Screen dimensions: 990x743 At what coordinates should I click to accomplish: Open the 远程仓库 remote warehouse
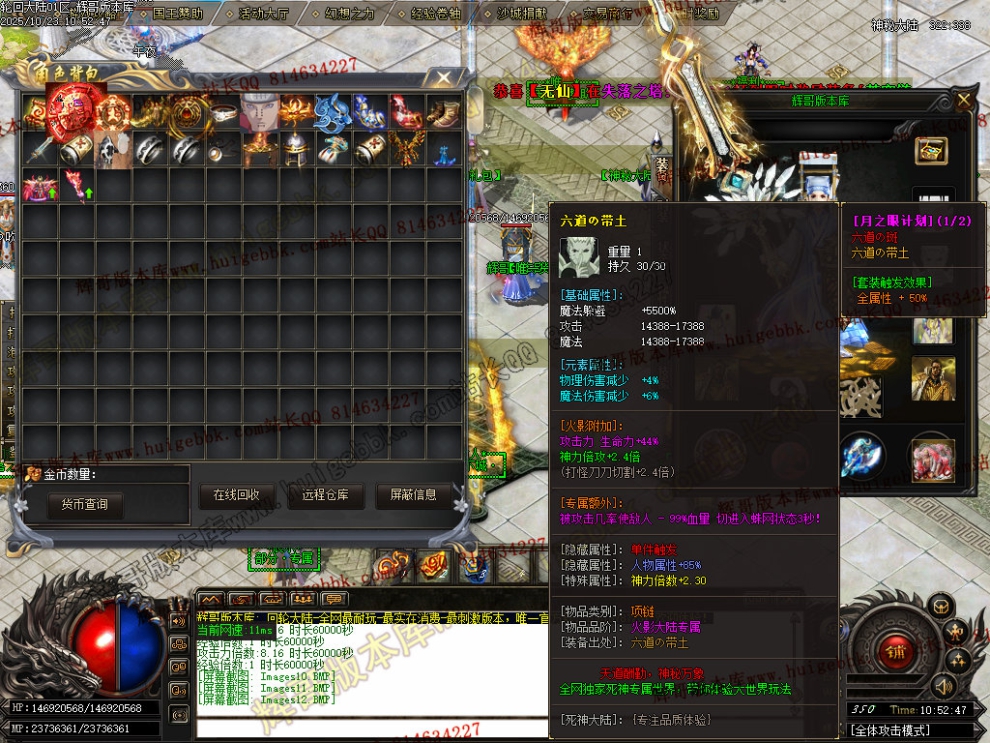[x=323, y=495]
